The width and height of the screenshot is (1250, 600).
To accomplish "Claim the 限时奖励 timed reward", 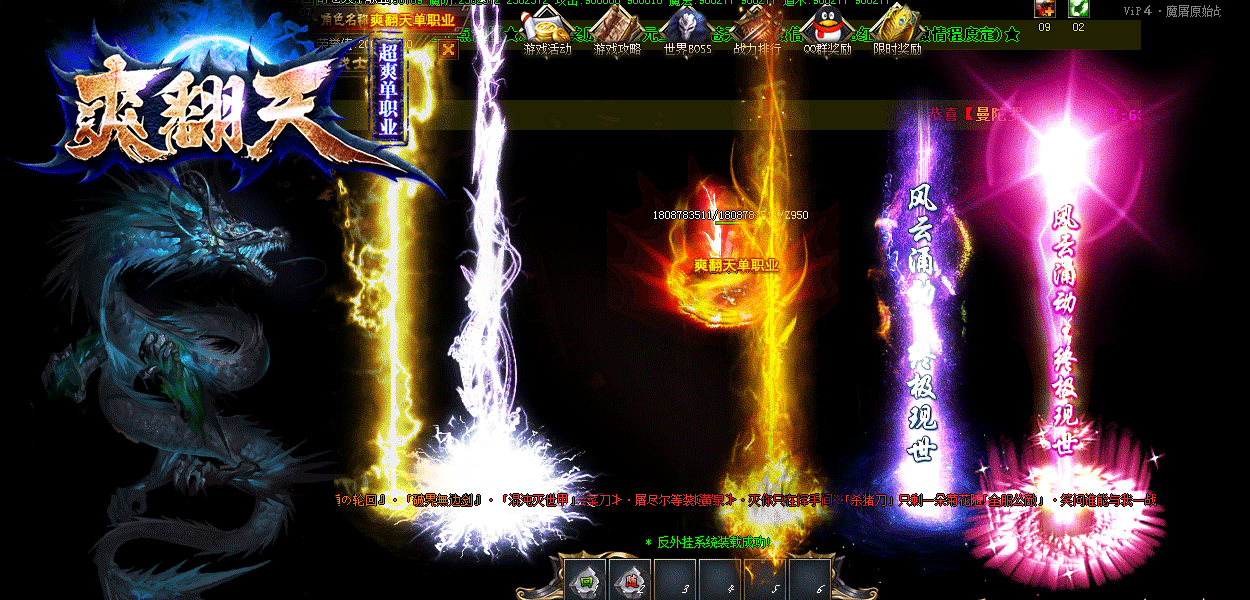I will click(x=897, y=28).
